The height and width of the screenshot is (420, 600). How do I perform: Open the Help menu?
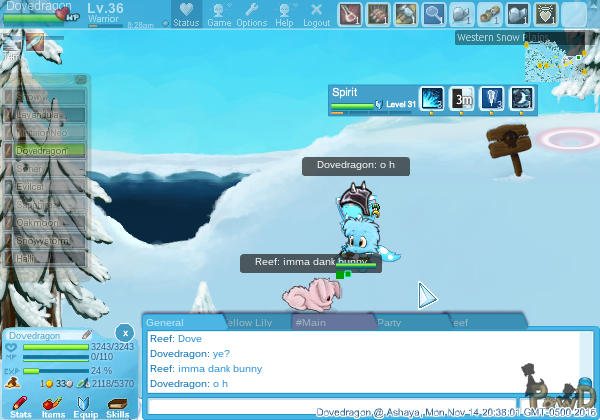point(284,14)
